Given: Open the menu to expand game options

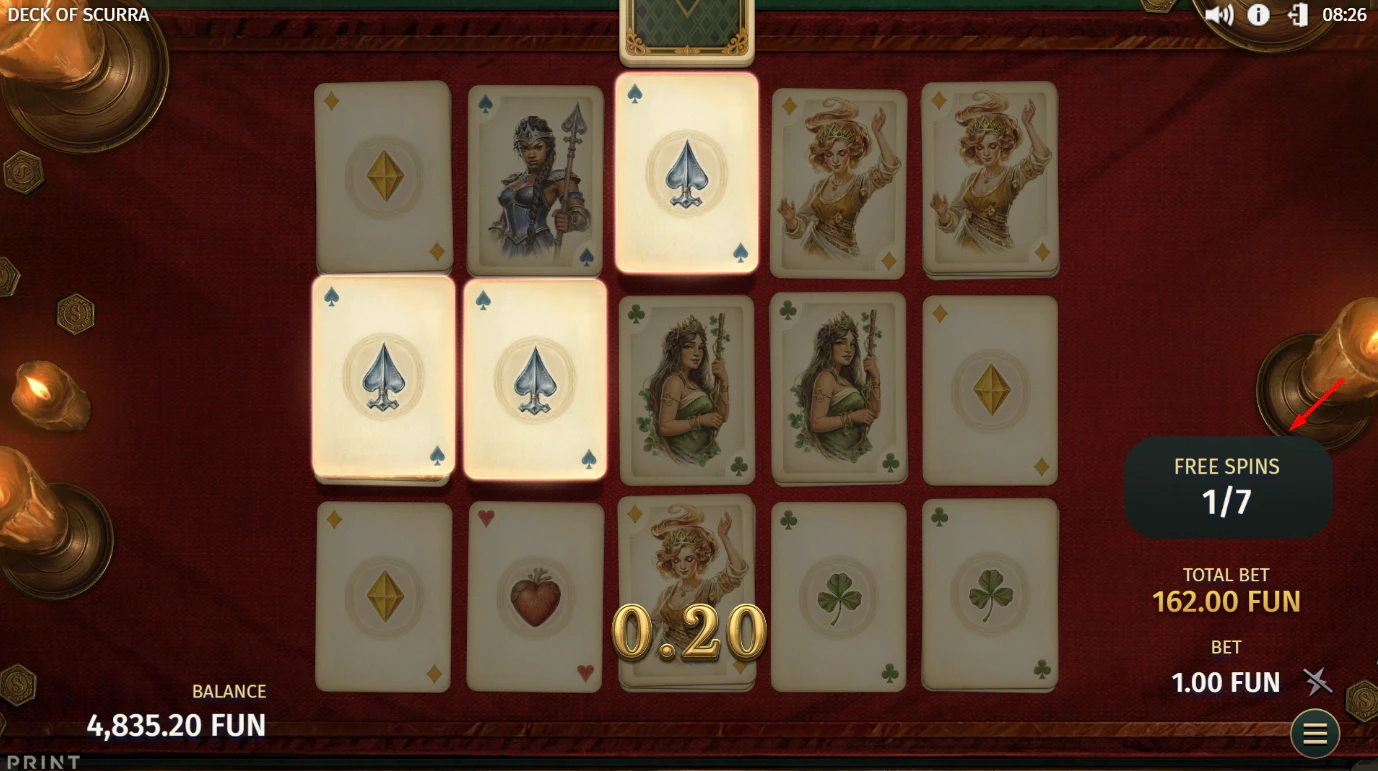Looking at the screenshot, I should tap(1315, 733).
